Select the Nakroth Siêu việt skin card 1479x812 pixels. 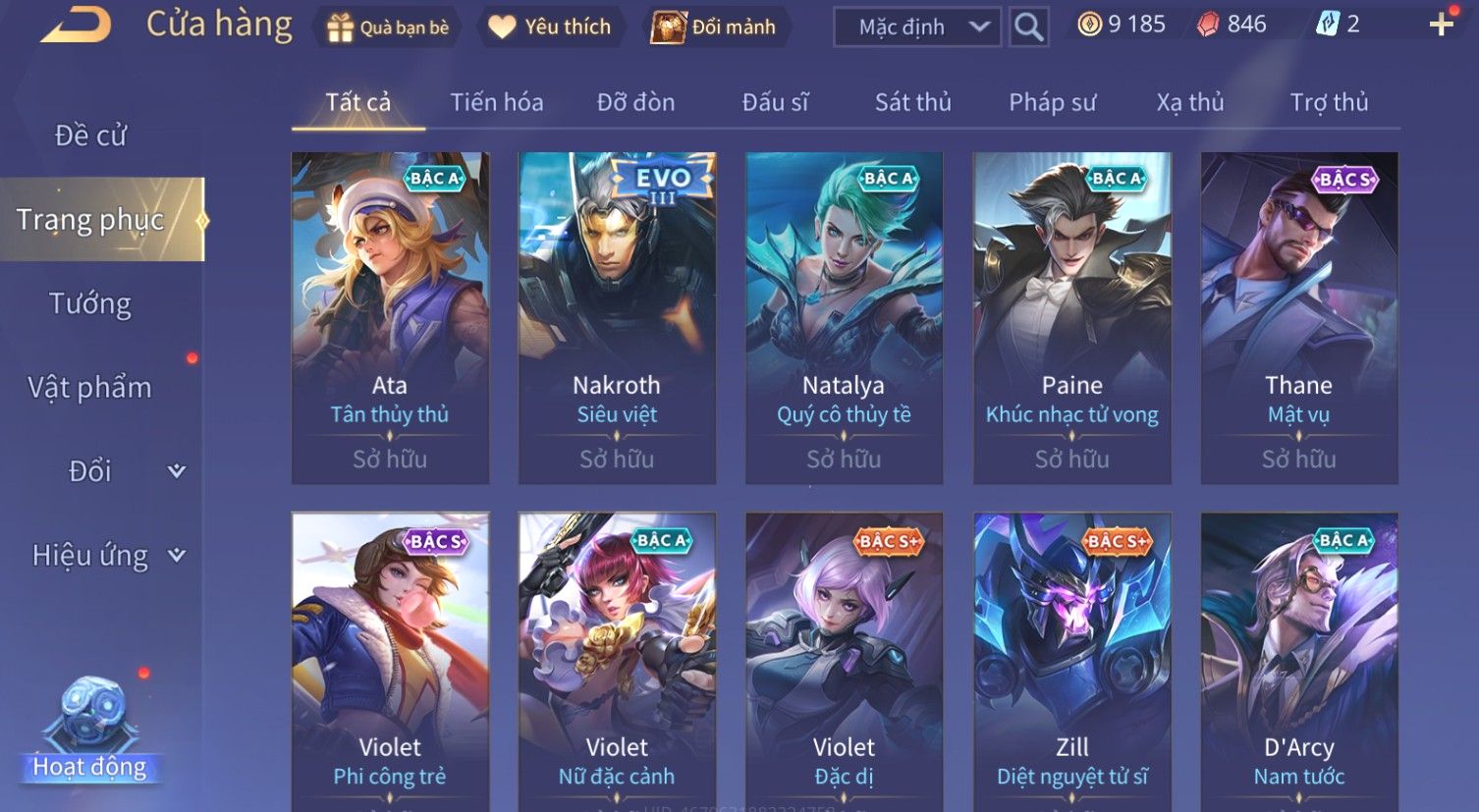pyautogui.click(x=617, y=316)
